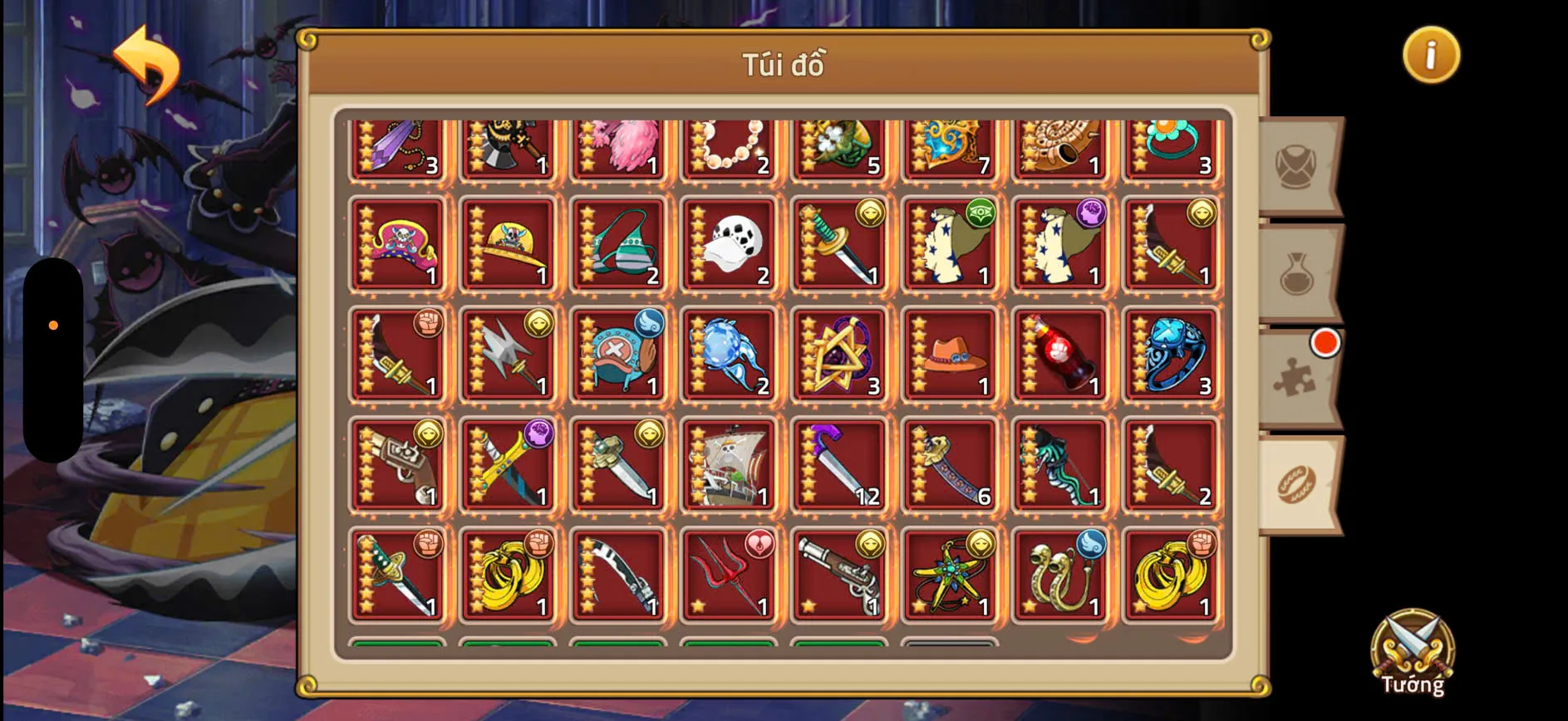Select the flintlock pistol item
The height and width of the screenshot is (721, 1568).
tap(839, 576)
